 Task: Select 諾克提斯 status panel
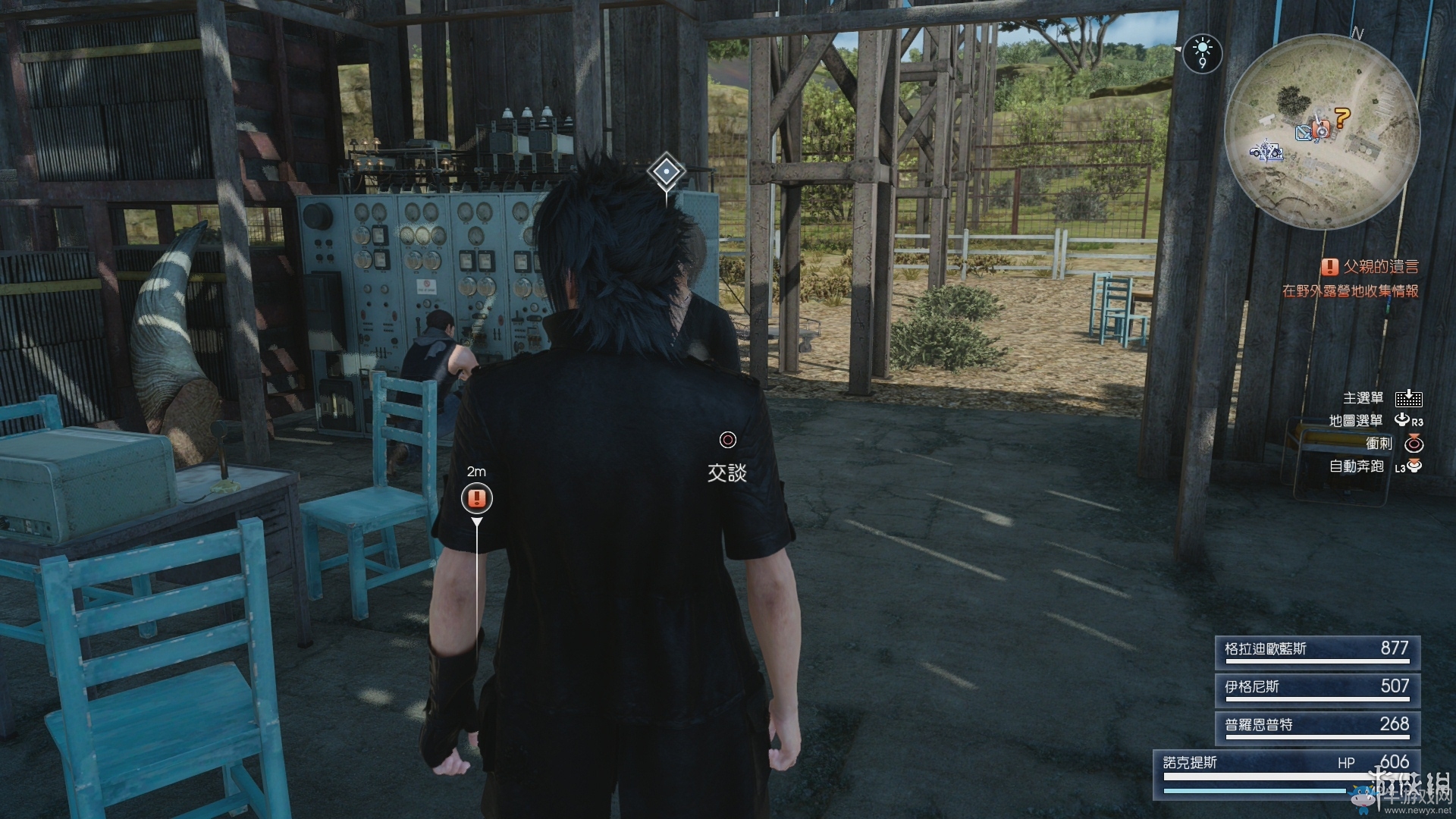[1286, 773]
